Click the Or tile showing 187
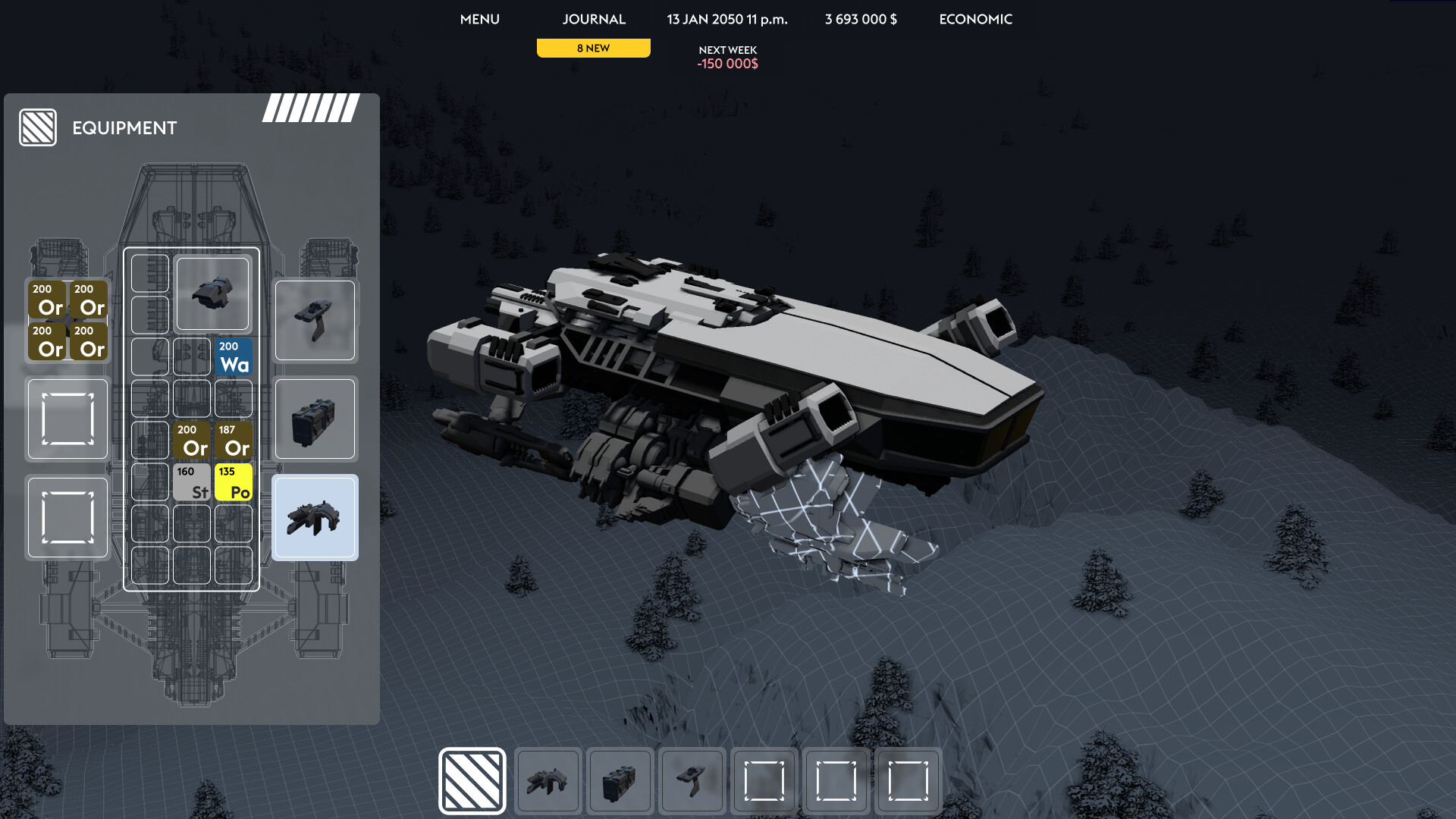1456x819 pixels. click(233, 440)
